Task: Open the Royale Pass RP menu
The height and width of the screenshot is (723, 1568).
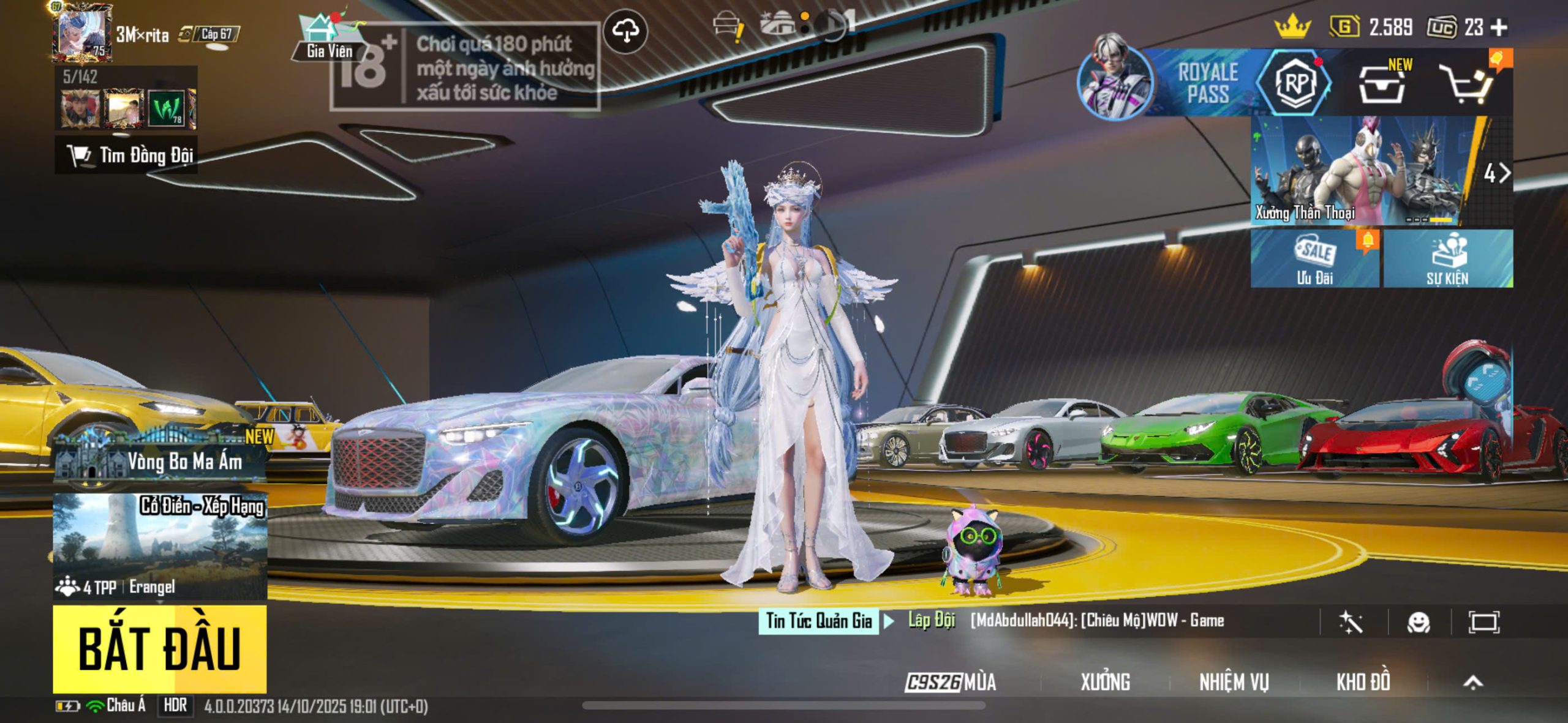Action: click(1294, 83)
